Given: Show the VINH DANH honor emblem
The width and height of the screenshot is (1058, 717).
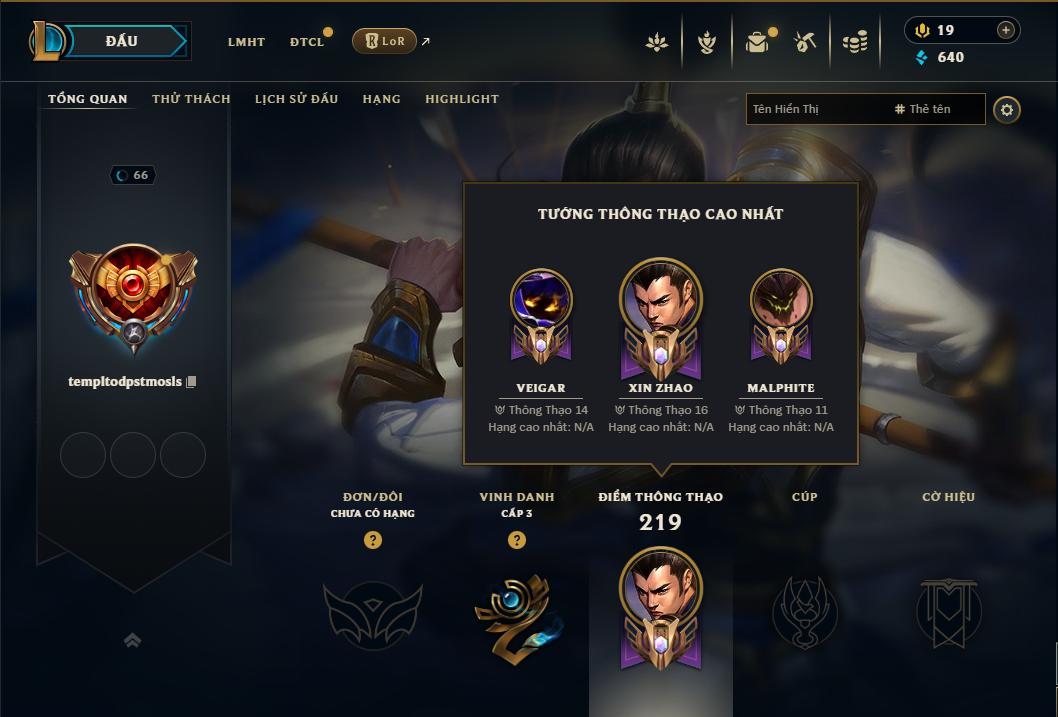Looking at the screenshot, I should 517,612.
